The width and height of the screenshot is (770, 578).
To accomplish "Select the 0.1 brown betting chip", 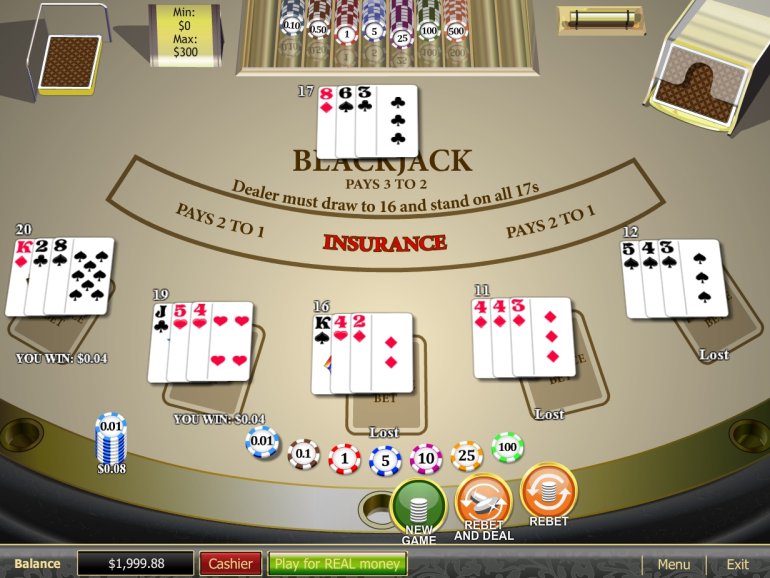I will click(303, 454).
